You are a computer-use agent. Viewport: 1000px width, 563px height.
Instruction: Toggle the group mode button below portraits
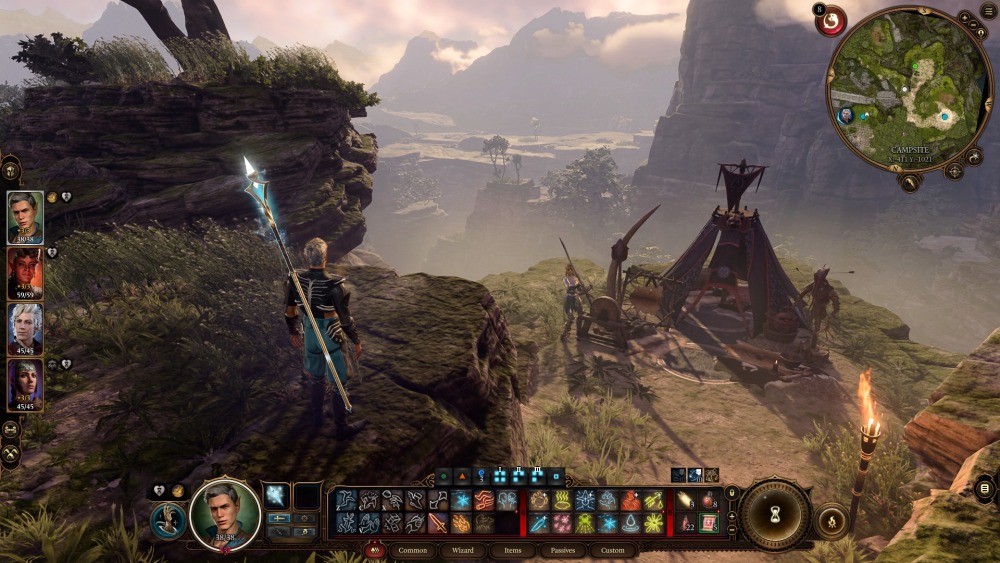(11, 429)
